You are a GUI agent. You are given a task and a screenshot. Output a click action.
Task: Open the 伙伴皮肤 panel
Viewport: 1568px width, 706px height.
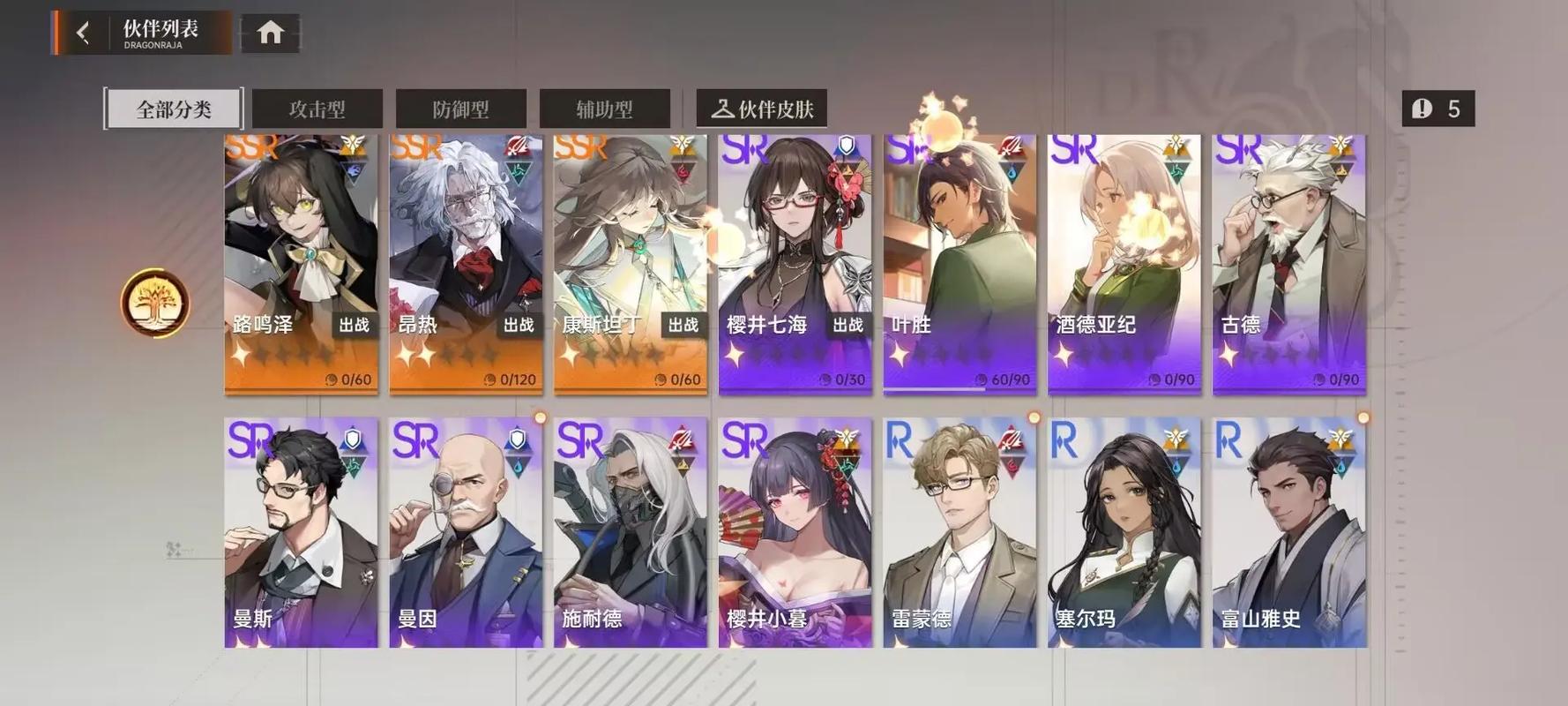pyautogui.click(x=764, y=108)
